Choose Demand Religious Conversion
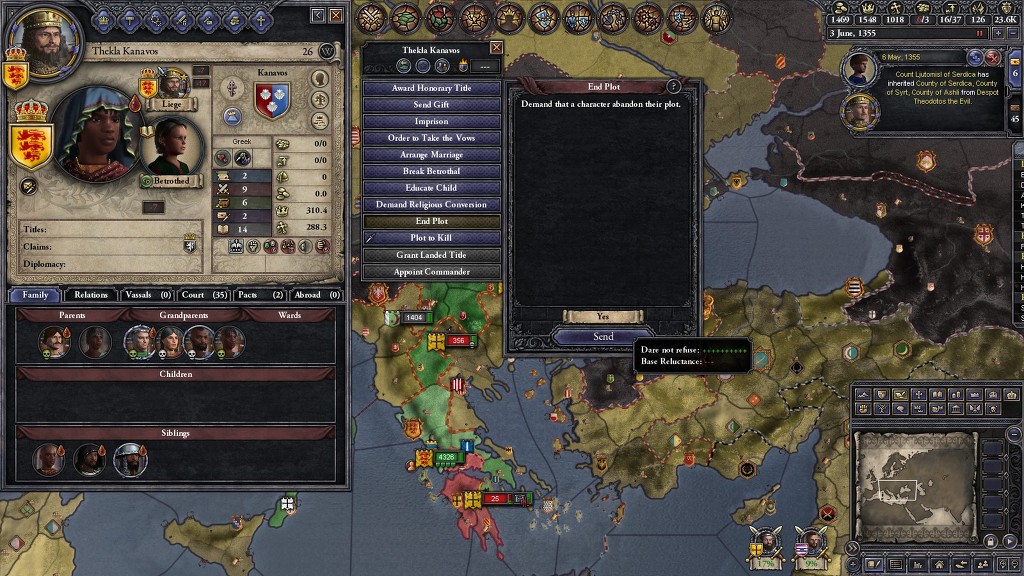The height and width of the screenshot is (576, 1024). point(431,204)
